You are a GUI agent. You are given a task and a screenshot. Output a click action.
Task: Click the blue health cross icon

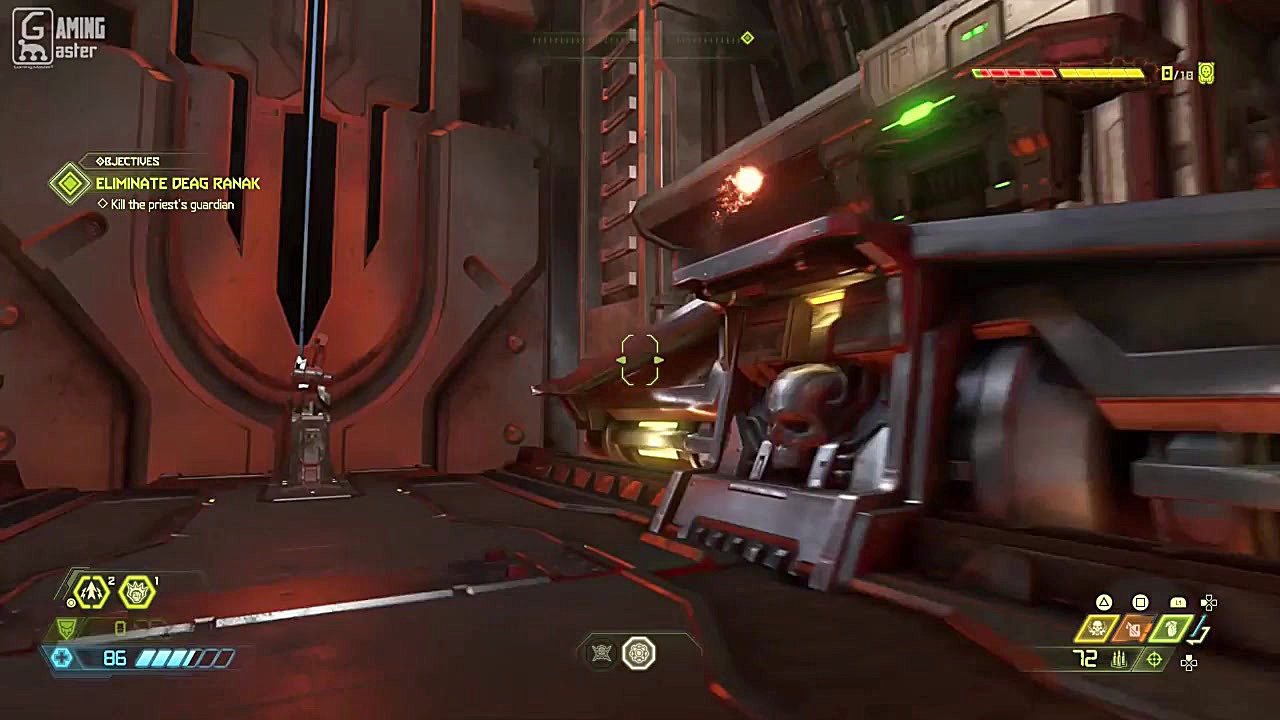pyautogui.click(x=63, y=657)
